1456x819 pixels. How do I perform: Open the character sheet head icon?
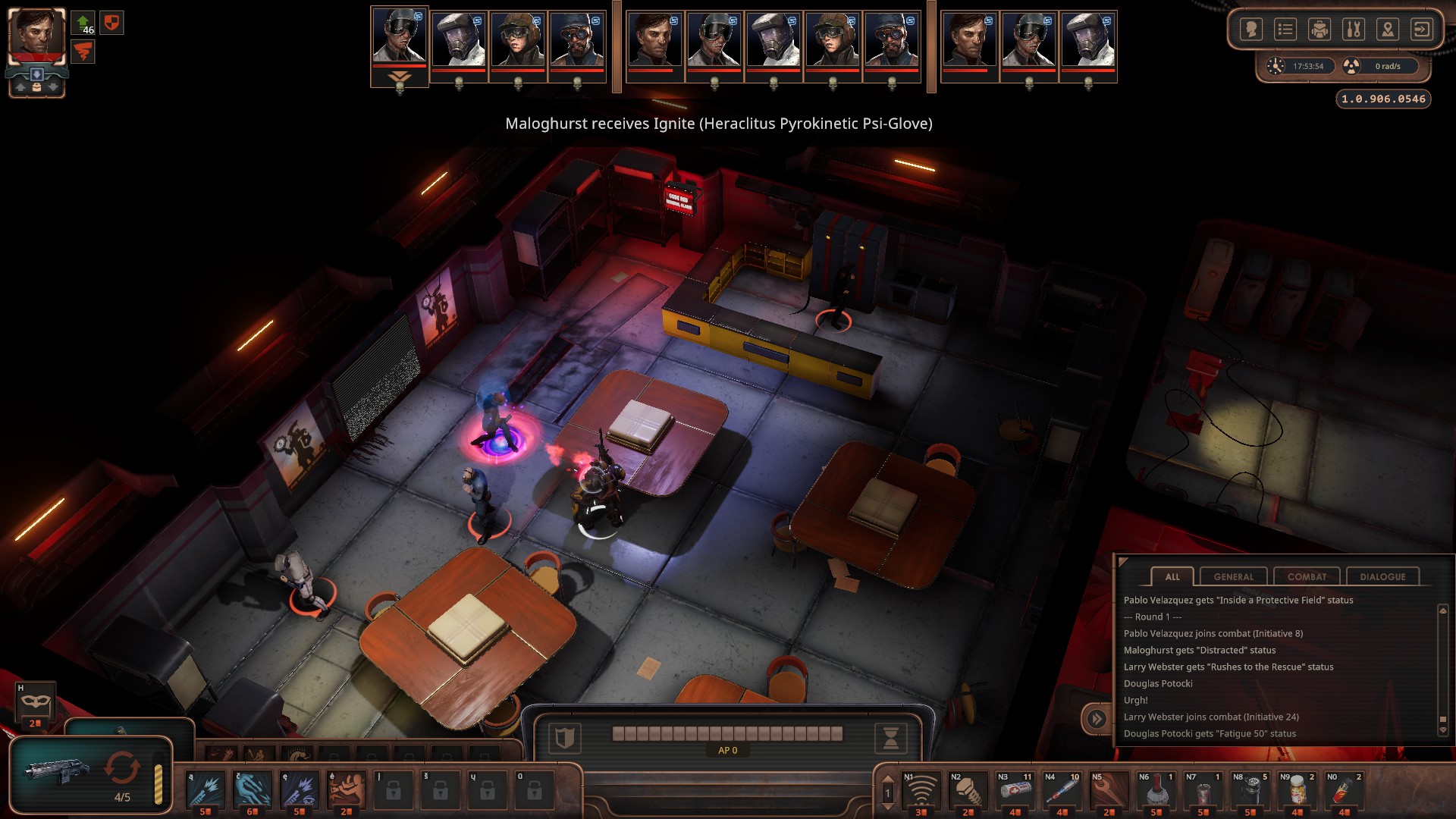pyautogui.click(x=1250, y=30)
